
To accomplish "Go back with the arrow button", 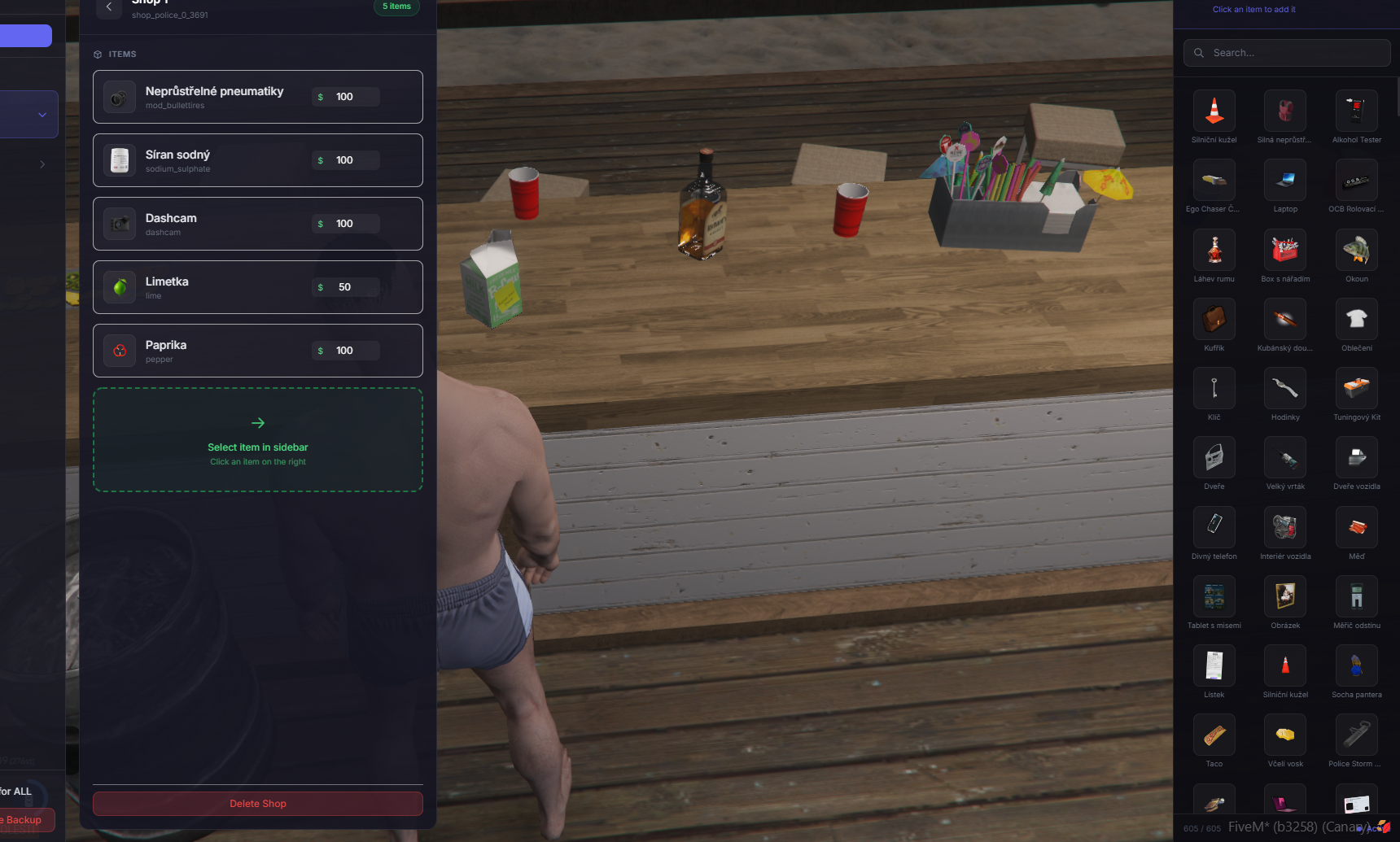I will [109, 7].
